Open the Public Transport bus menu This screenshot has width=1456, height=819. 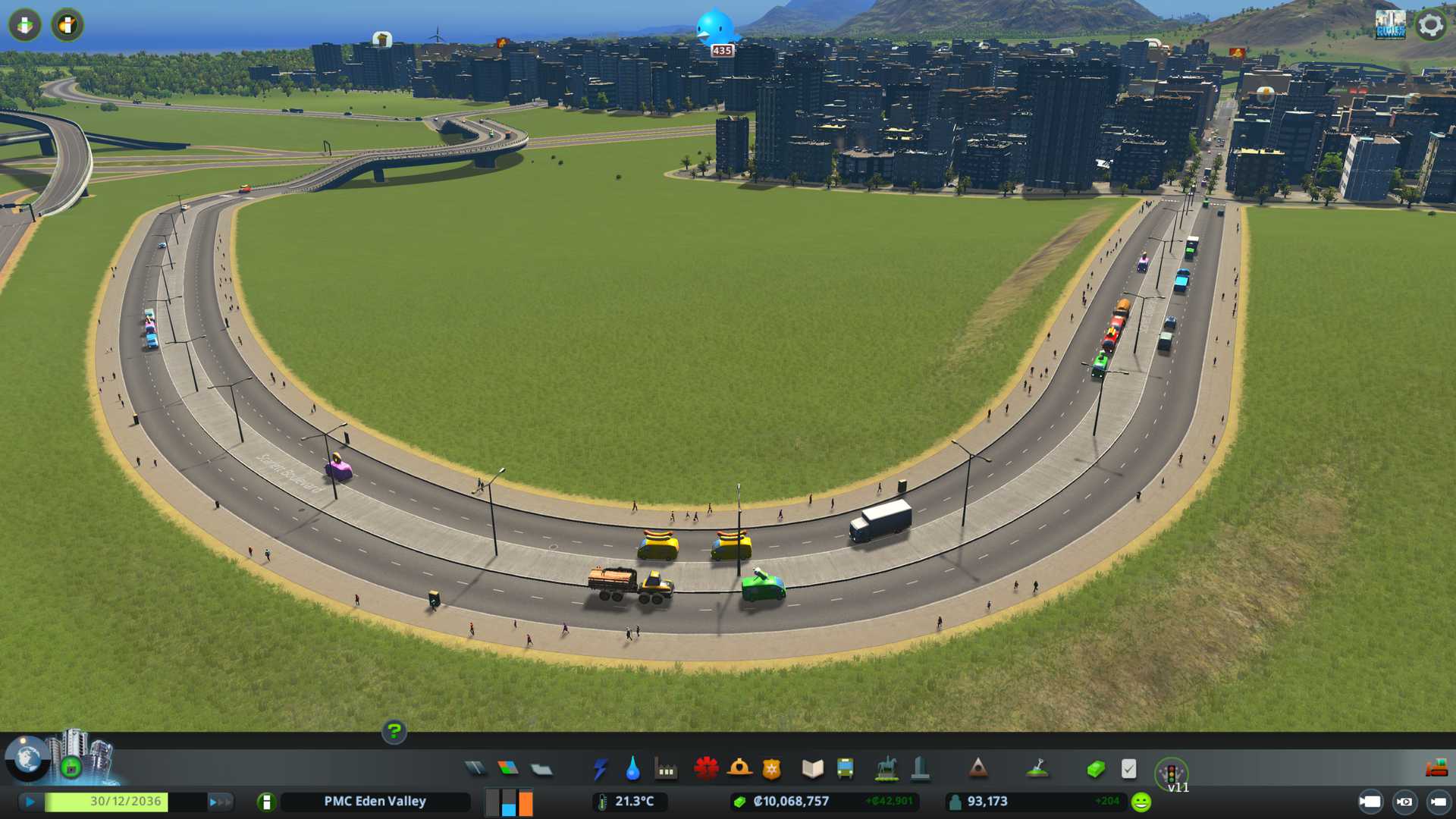(845, 769)
